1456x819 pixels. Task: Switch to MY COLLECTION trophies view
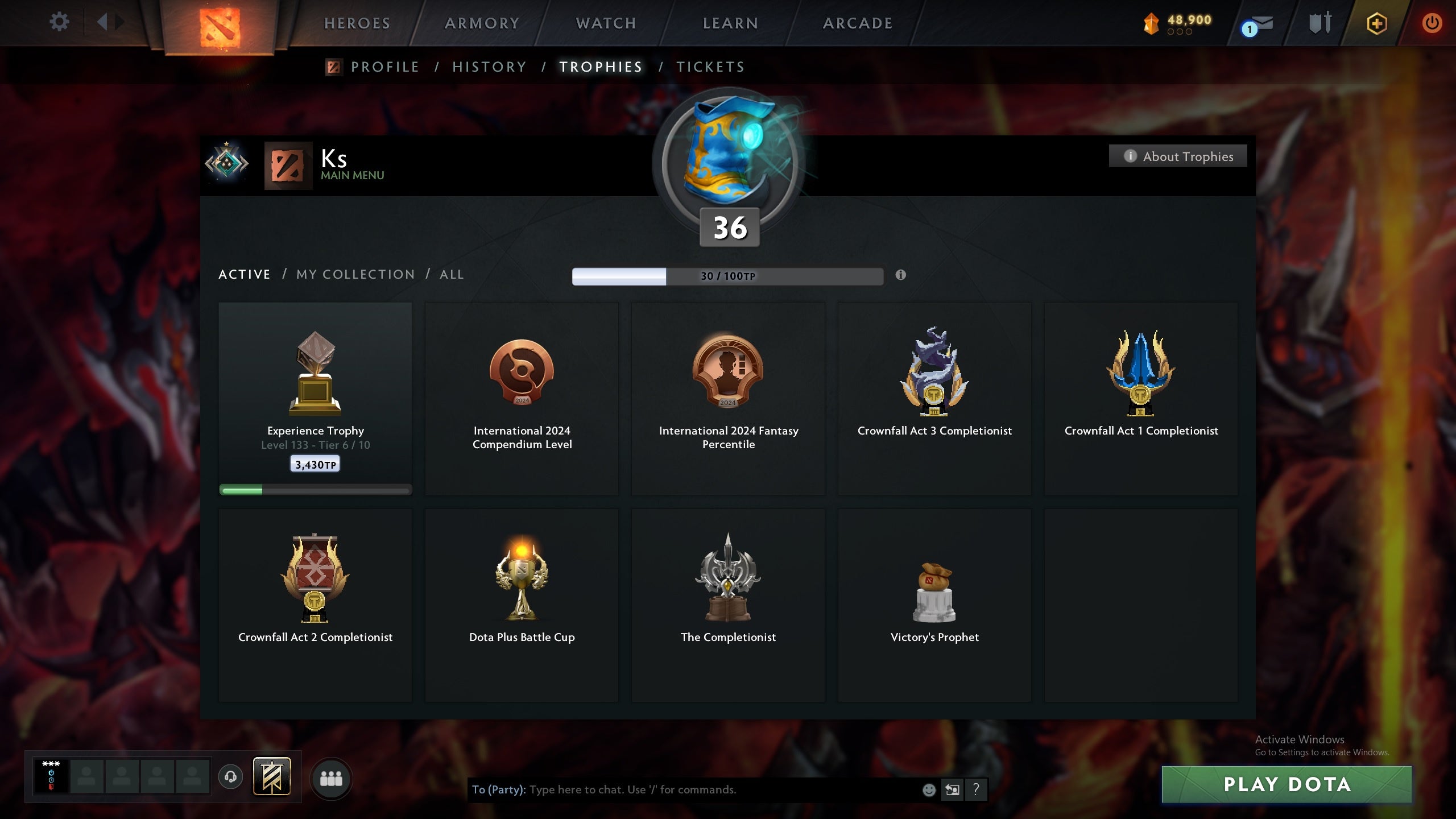[354, 274]
